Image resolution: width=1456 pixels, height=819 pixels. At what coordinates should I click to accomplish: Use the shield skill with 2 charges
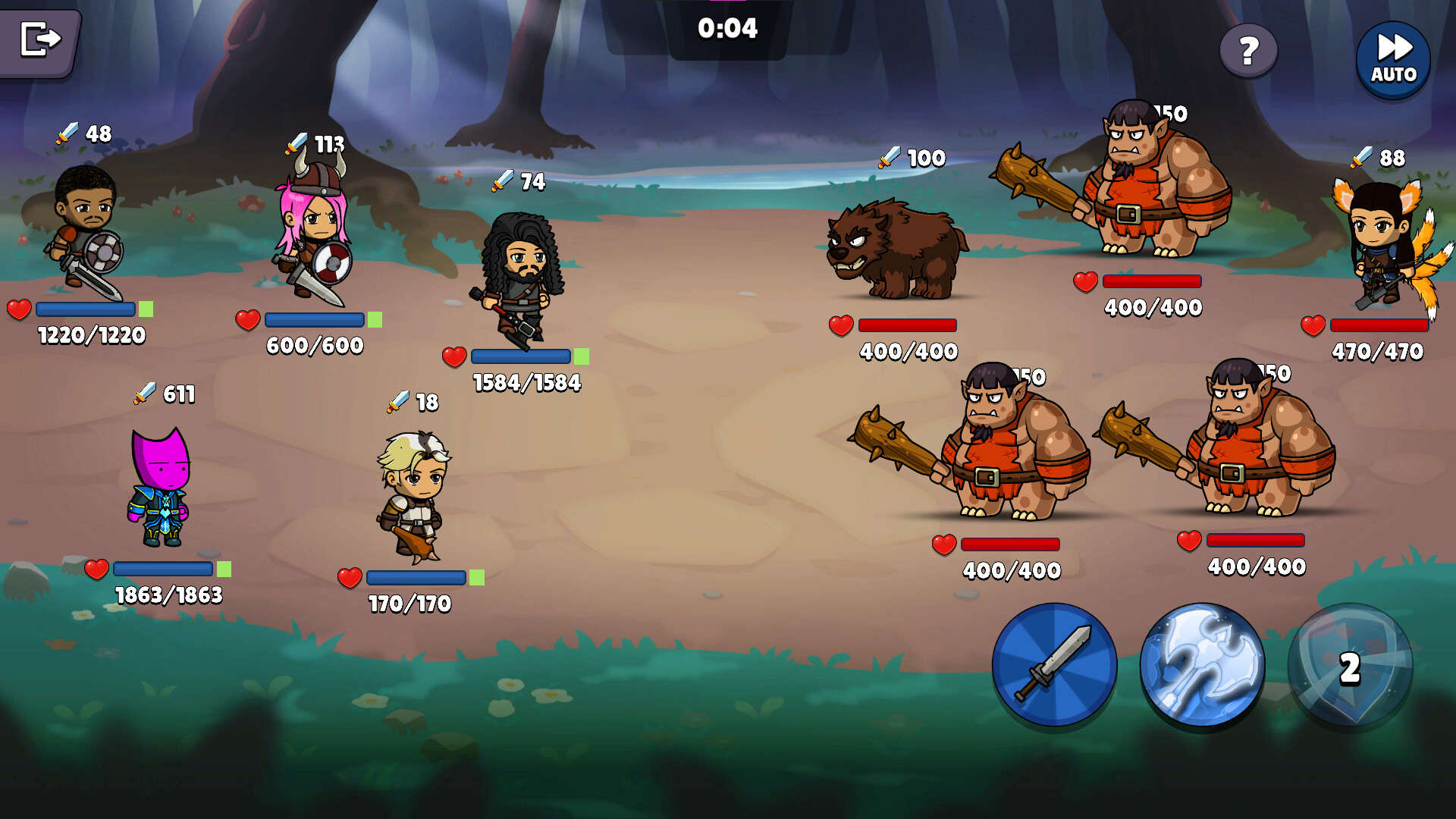click(x=1348, y=666)
